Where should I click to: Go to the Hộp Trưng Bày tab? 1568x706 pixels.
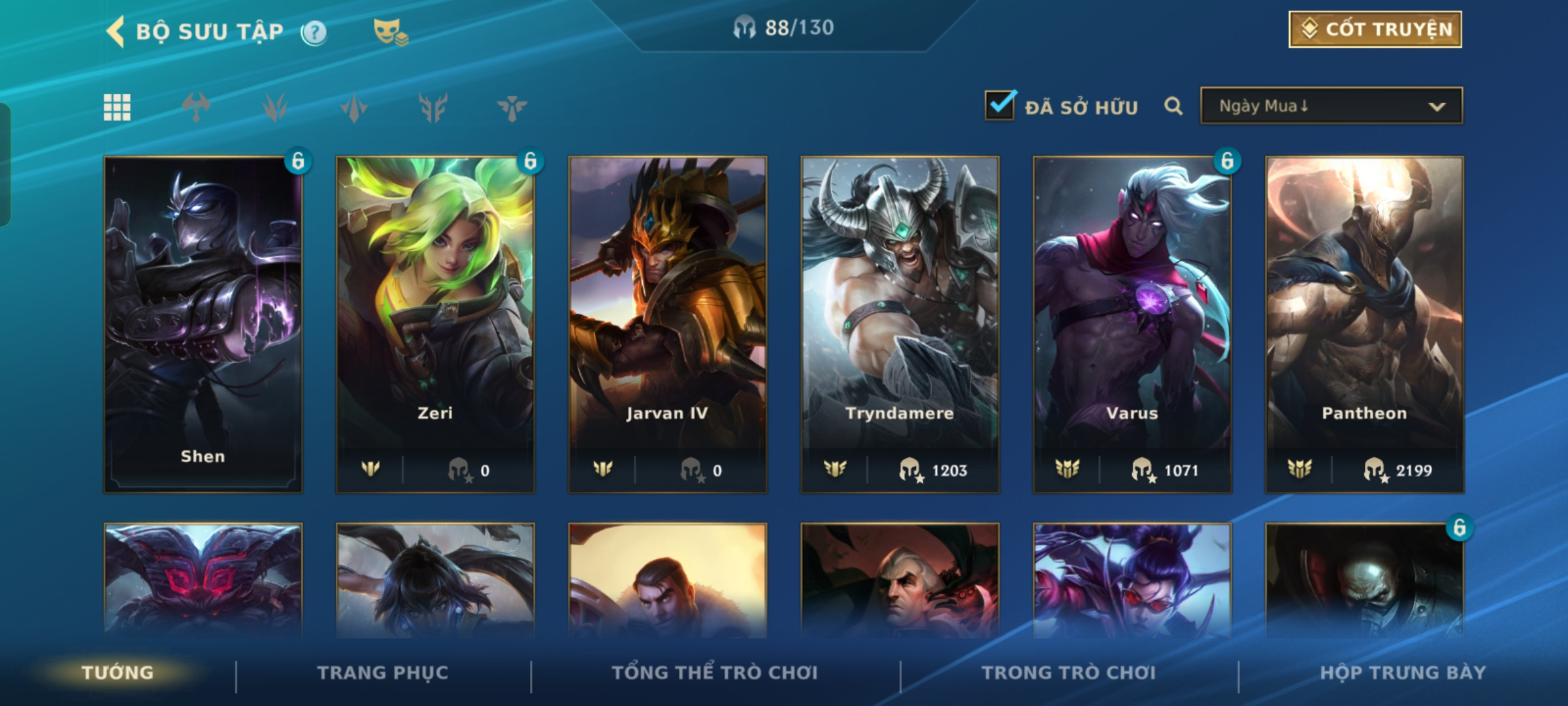coord(1403,673)
